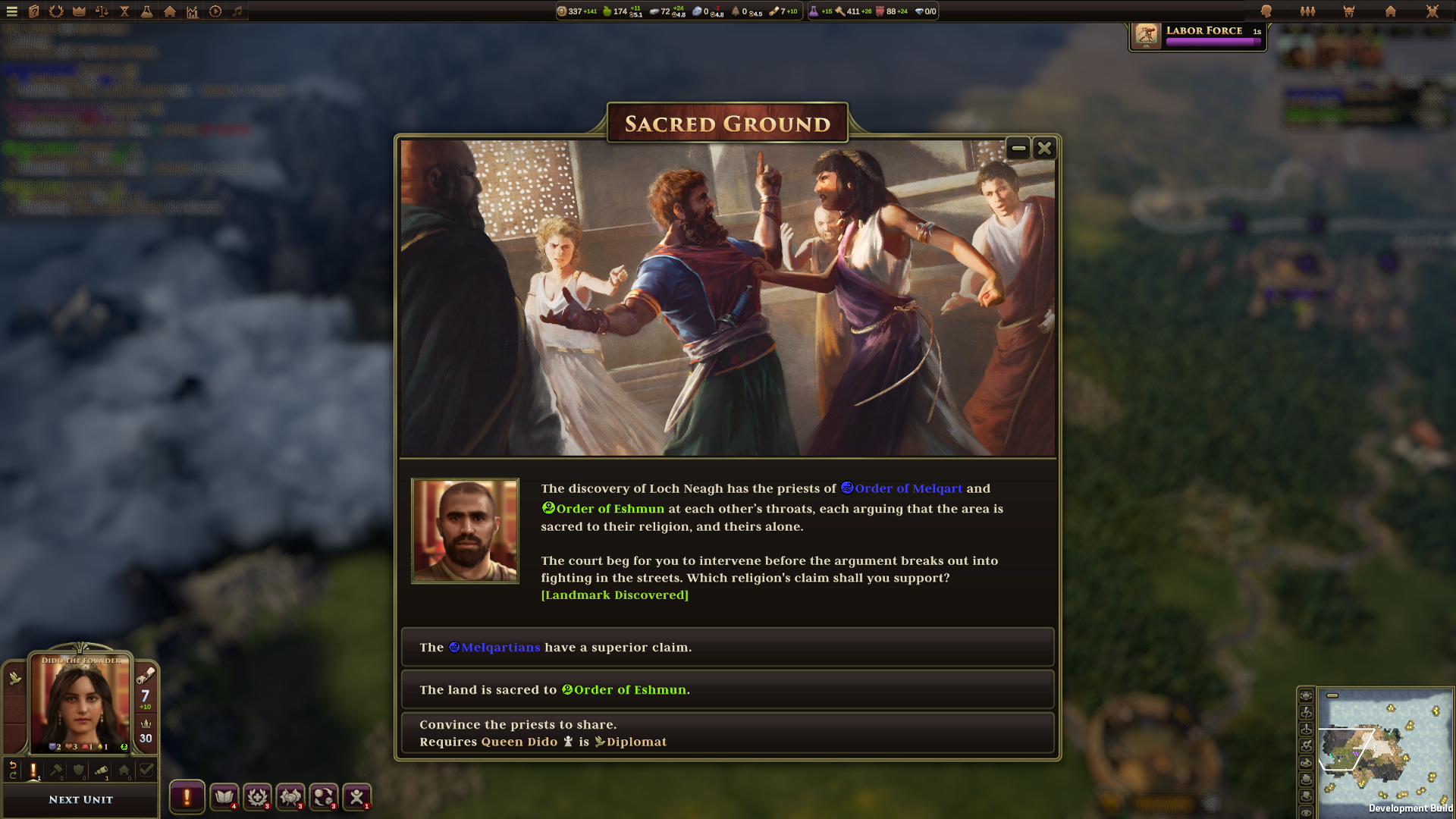
Task: Click the telescope action showing count 1
Action: click(x=101, y=770)
